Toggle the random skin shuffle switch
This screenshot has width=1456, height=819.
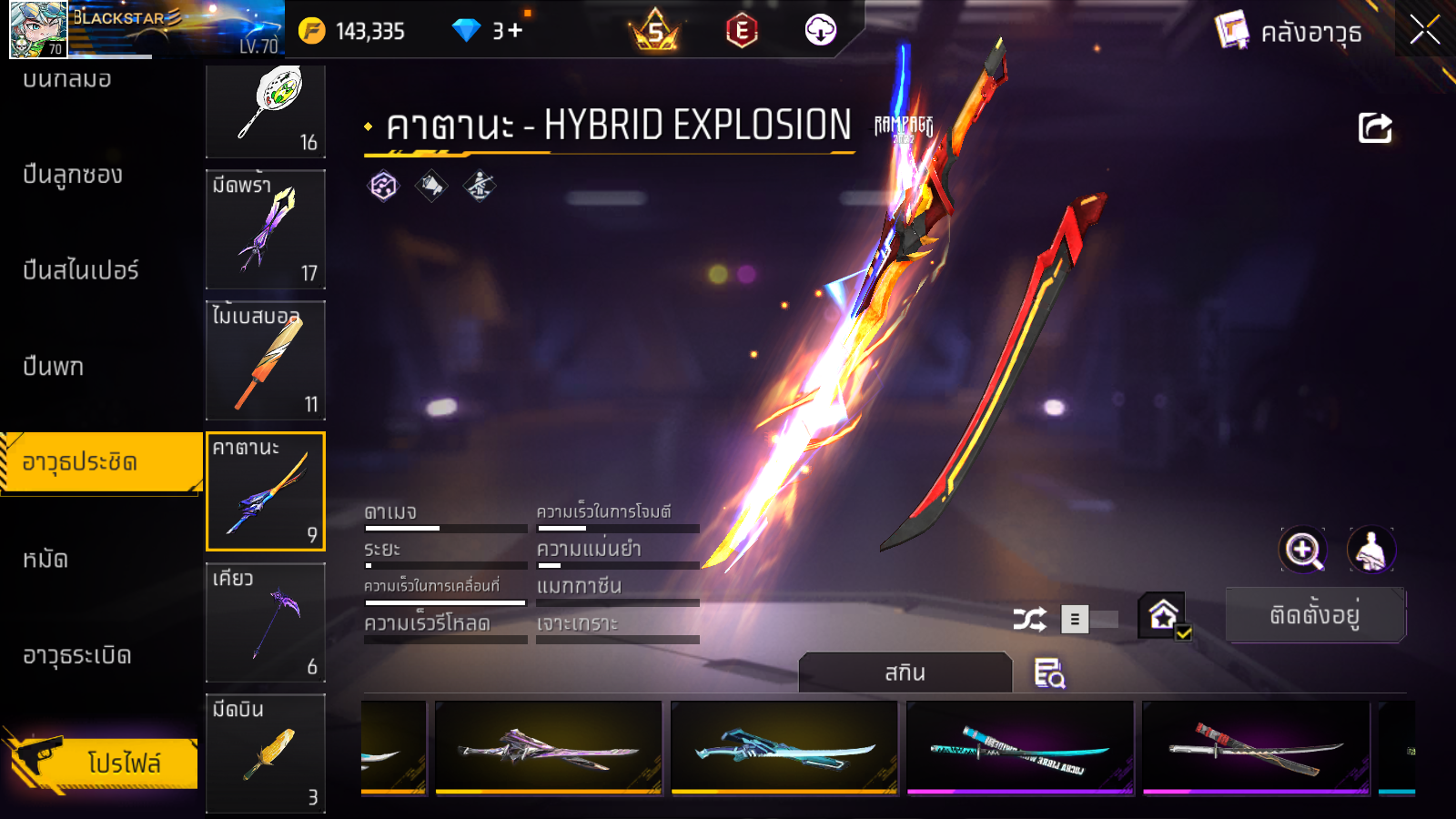[x=1089, y=620]
